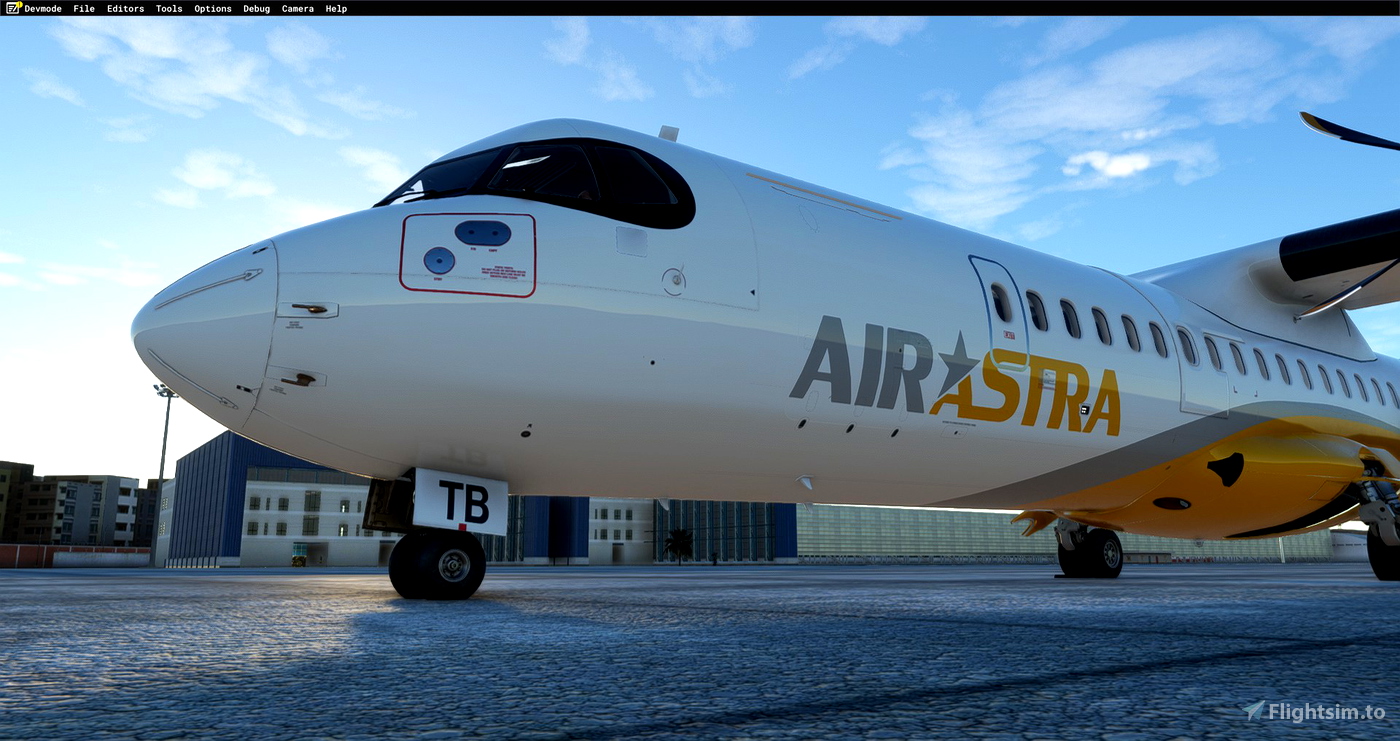Open the Devmode flag icon menu
This screenshot has width=1400, height=741.
pos(14,8)
